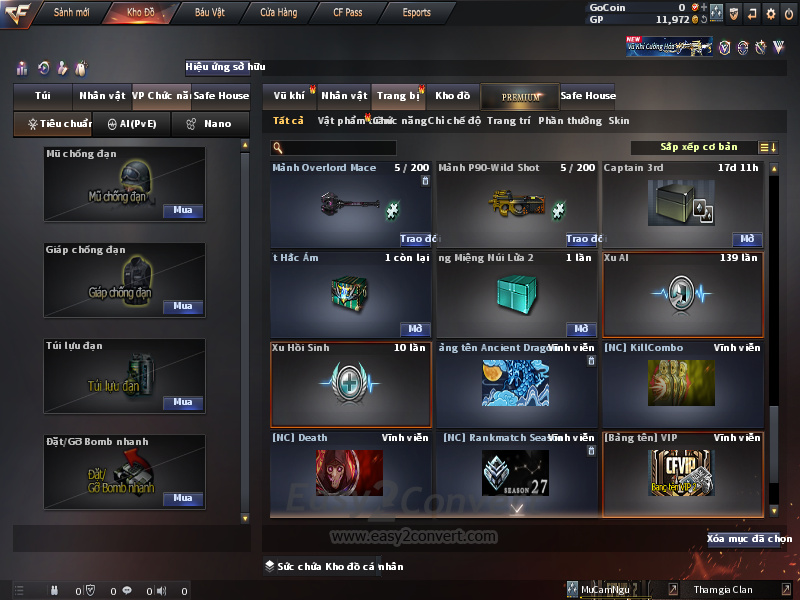Image resolution: width=800 pixels, height=600 pixels.
Task: Go to the CF Pass tab
Action: (x=348, y=13)
